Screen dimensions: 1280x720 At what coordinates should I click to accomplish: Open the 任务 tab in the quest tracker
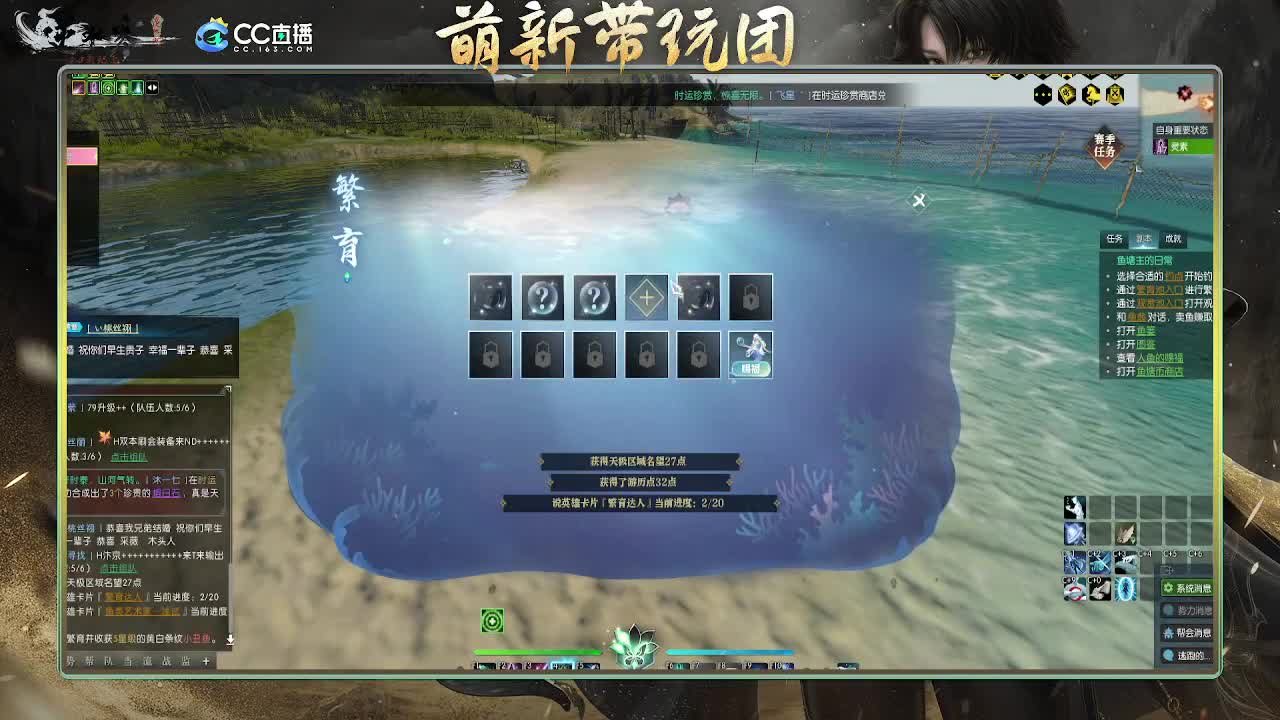1113,238
